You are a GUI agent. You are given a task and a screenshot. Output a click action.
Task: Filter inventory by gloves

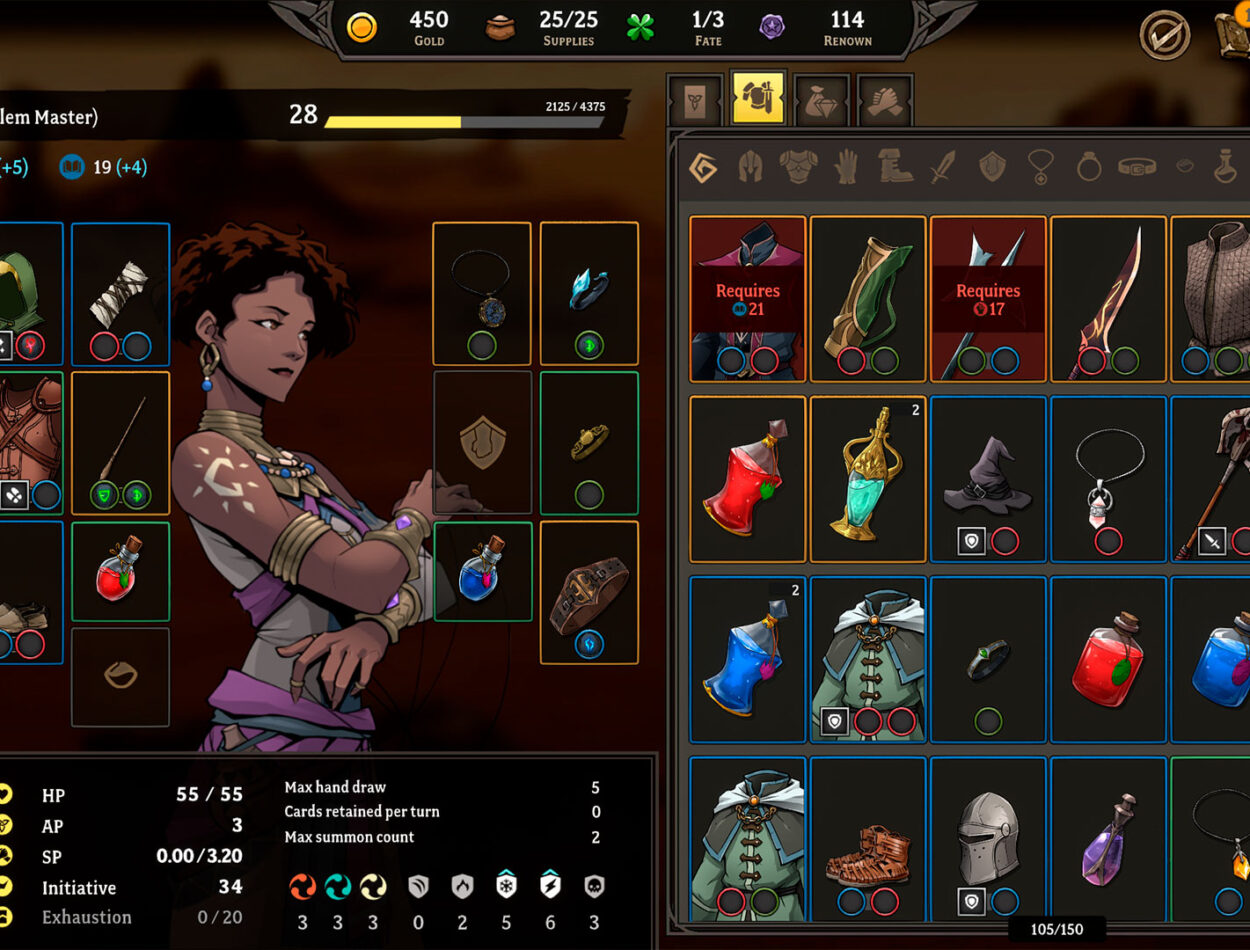pos(846,167)
